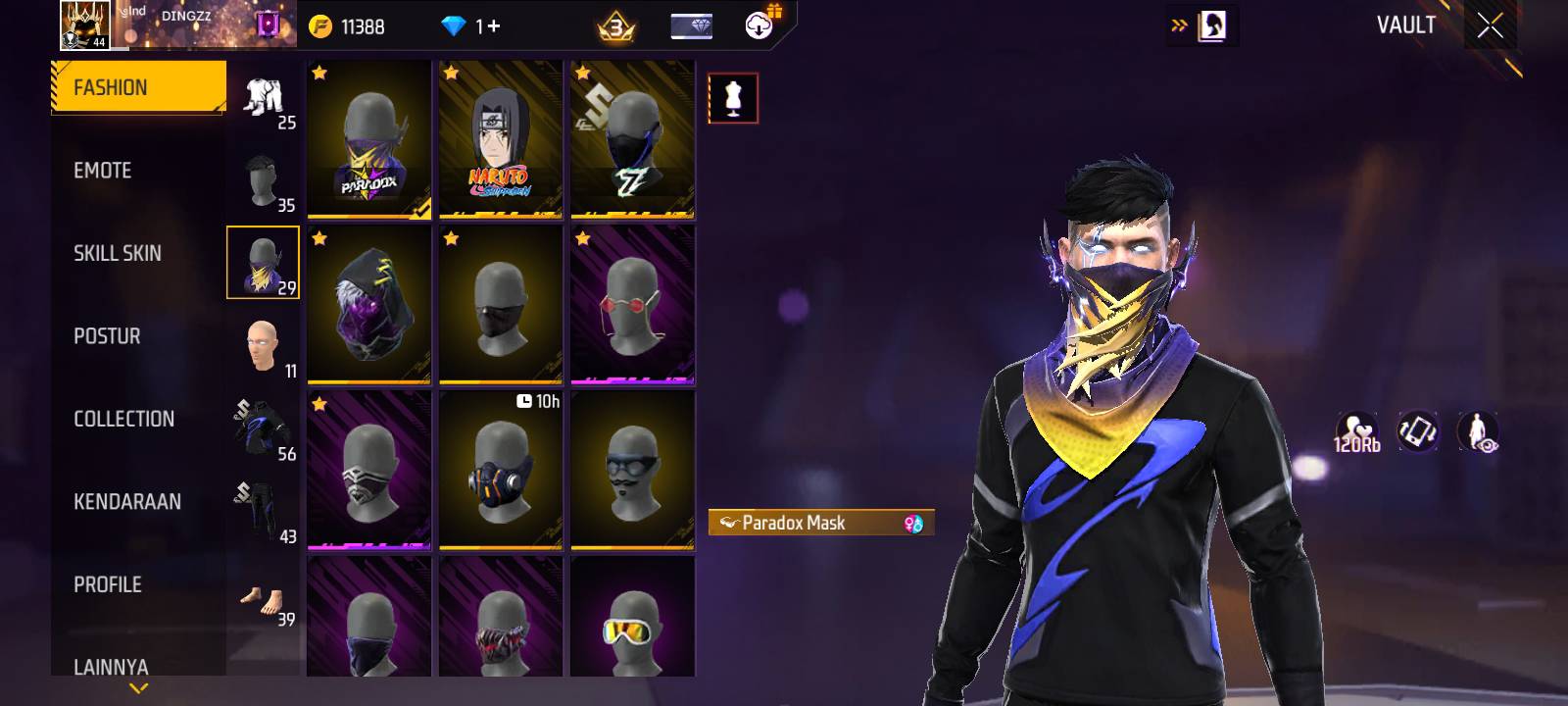1568x706 pixels.
Task: Select the Postur menu entry
Action: pos(107,336)
